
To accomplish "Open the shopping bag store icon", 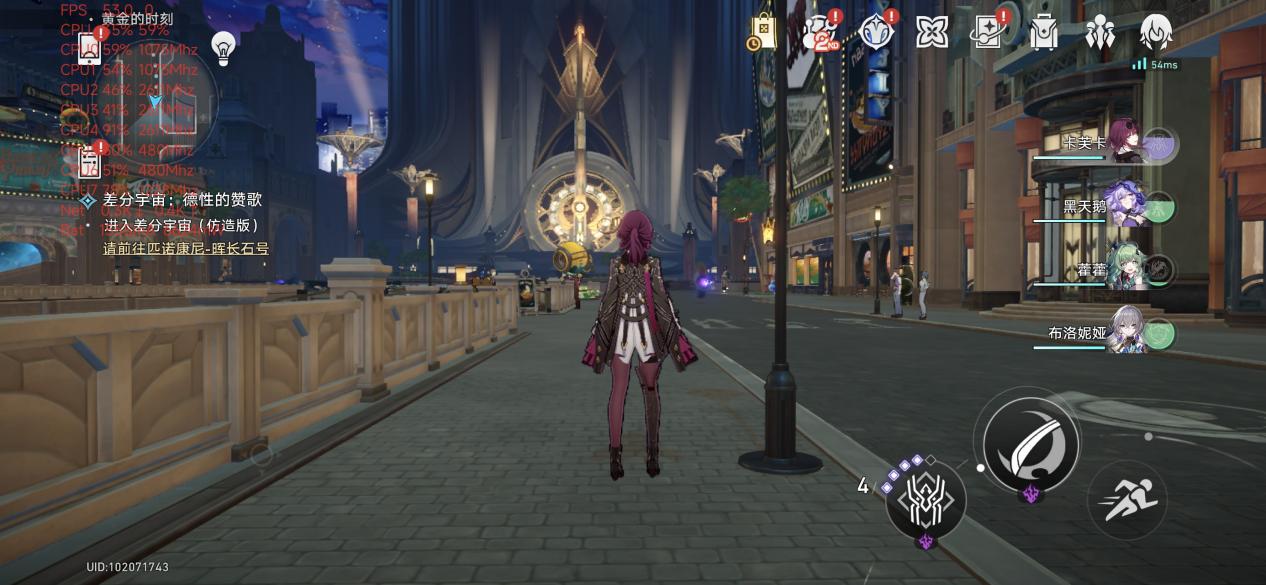I will pyautogui.click(x=763, y=32).
